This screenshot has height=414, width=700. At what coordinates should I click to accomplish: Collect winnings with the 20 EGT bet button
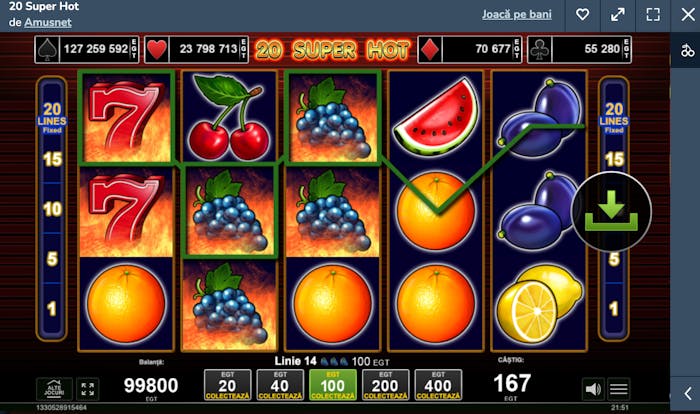tap(227, 385)
